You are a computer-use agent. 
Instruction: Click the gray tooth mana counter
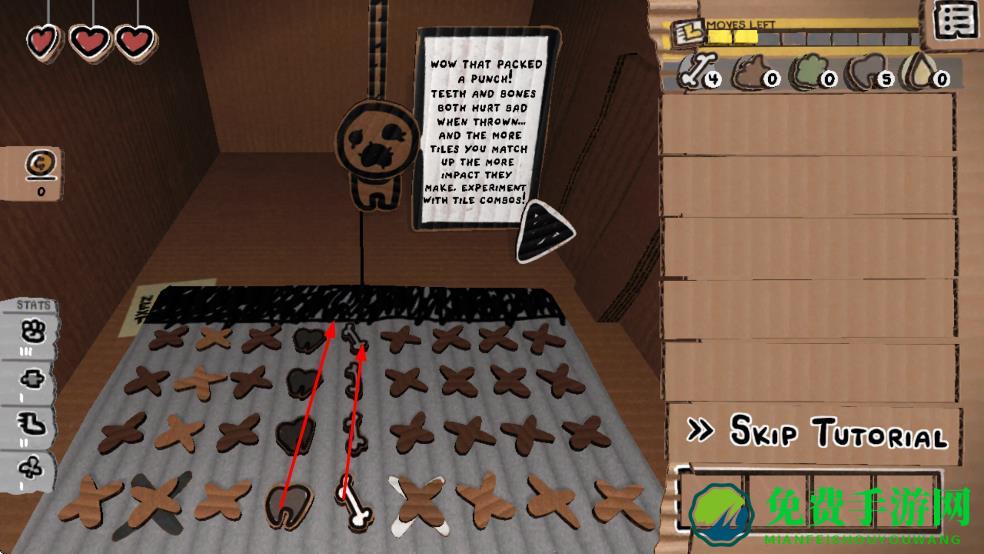[867, 73]
